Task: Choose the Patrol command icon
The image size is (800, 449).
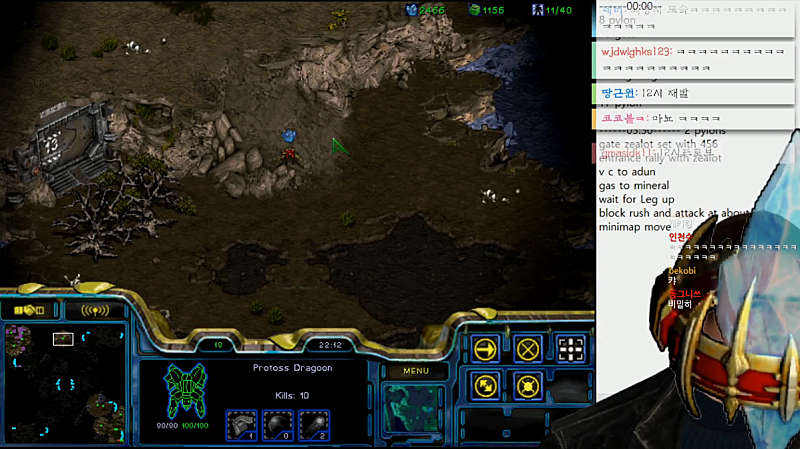Action: [486, 385]
